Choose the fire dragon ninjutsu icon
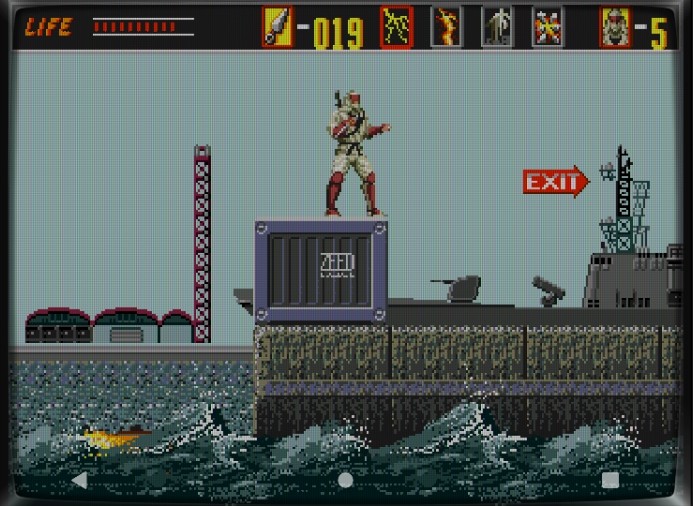 [446, 27]
